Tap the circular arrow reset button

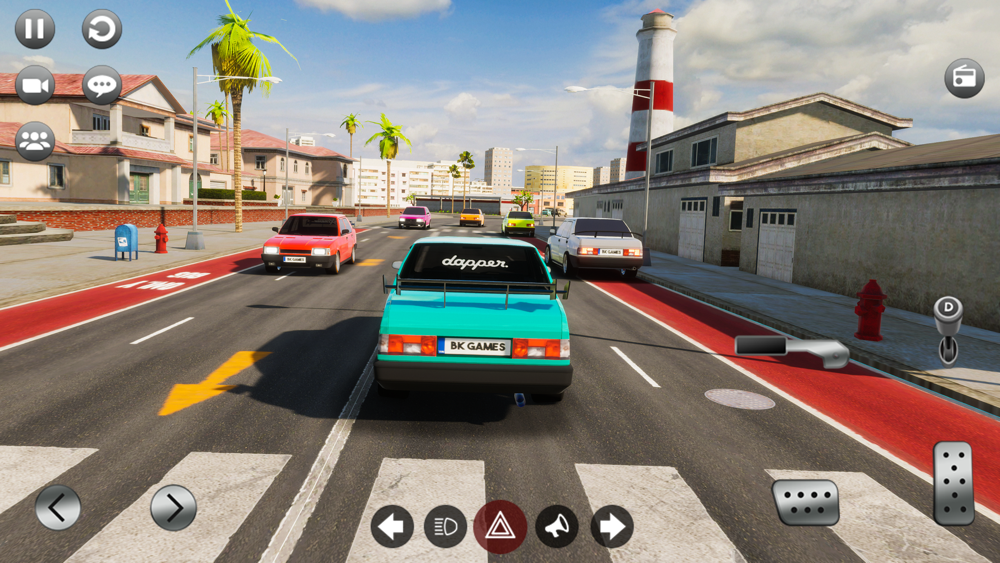tap(102, 29)
